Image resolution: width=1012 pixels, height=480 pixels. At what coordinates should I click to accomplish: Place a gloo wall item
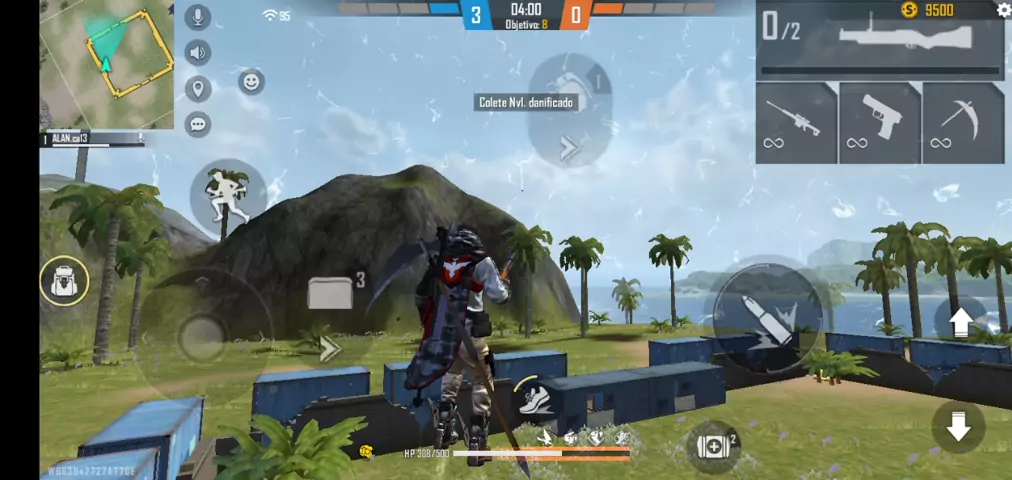331,293
